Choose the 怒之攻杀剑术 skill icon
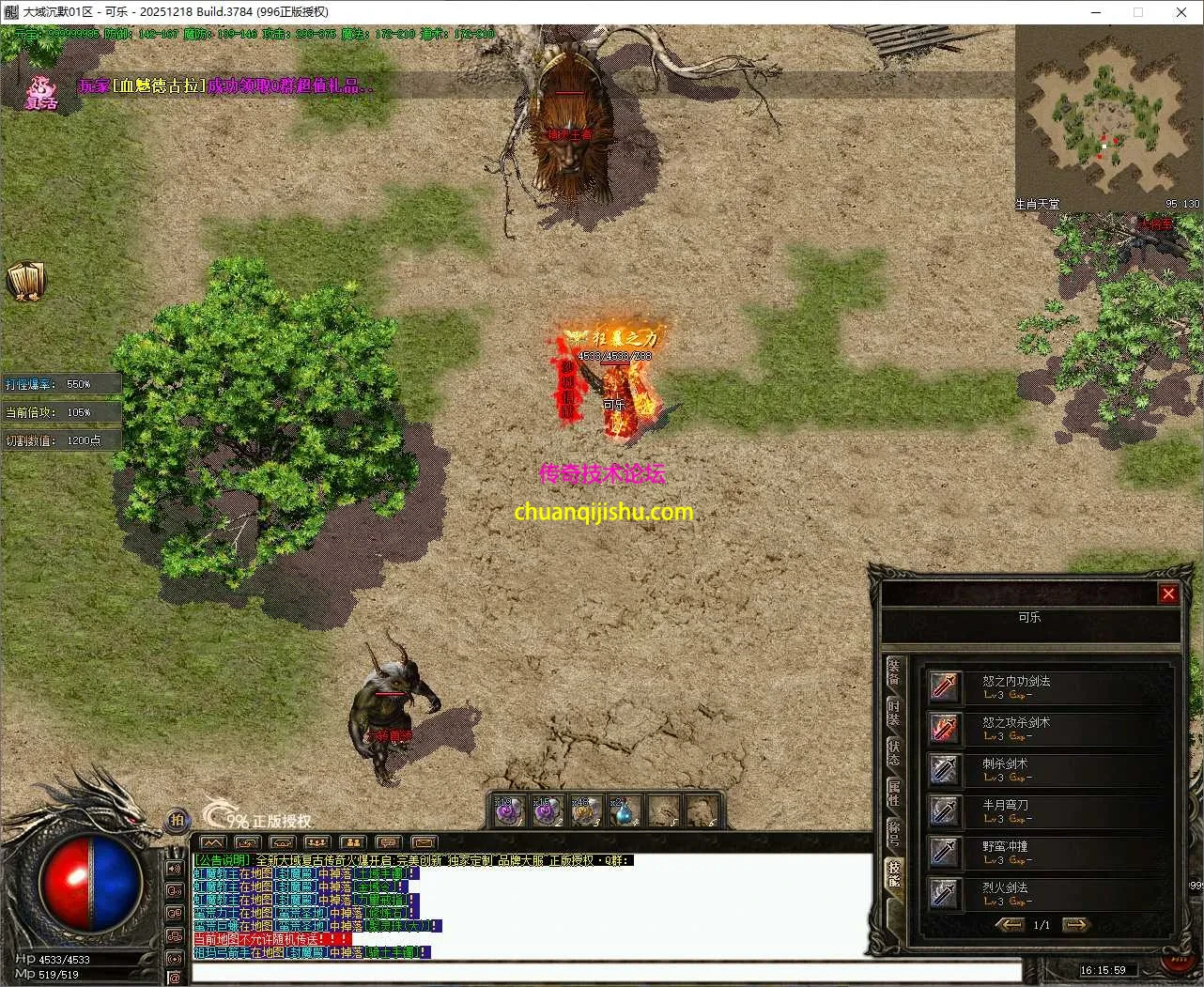 pos(945,728)
